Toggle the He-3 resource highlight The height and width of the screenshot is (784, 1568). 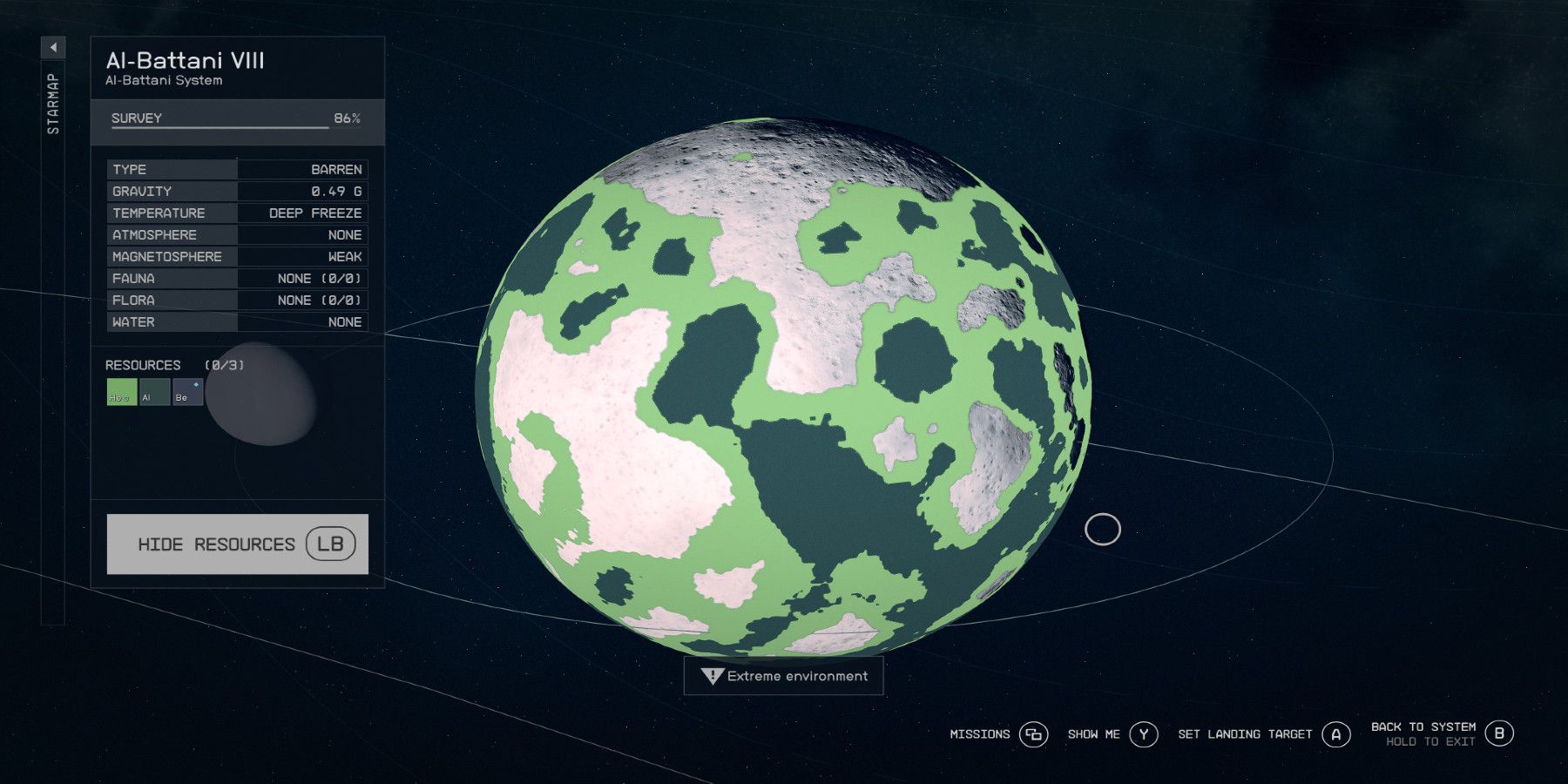(121, 393)
